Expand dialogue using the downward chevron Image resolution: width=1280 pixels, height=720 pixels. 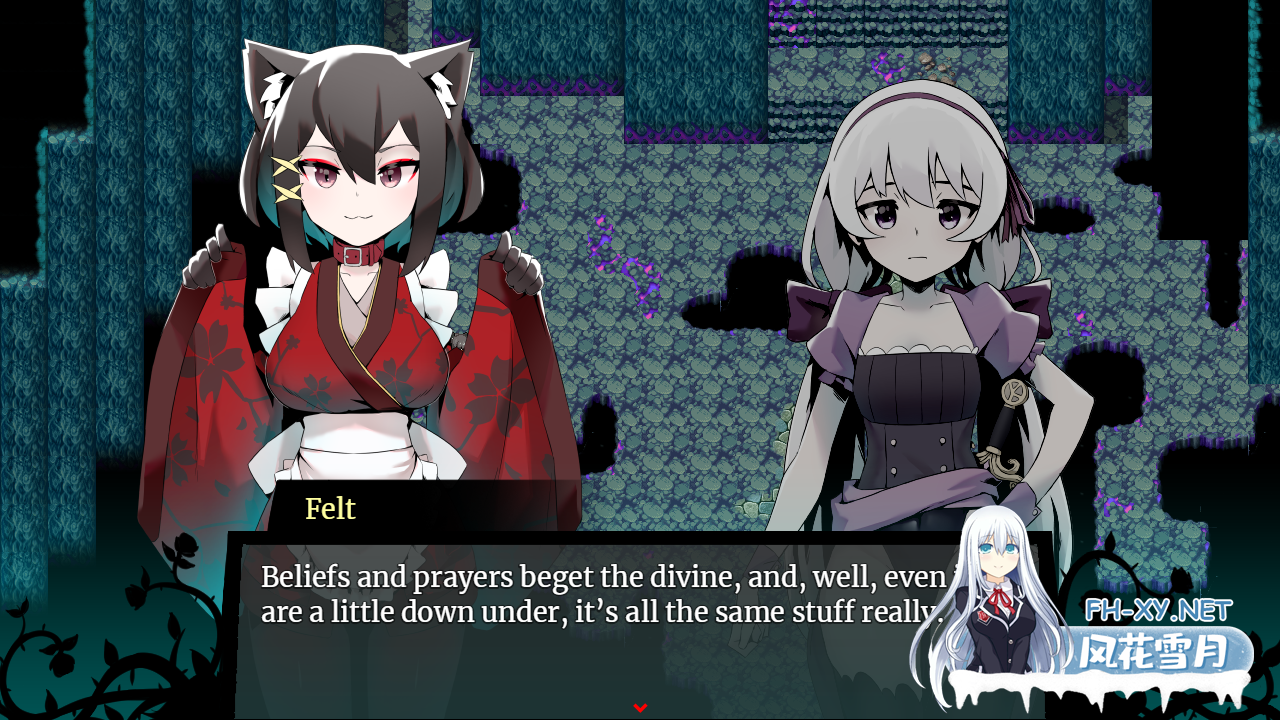point(639,707)
